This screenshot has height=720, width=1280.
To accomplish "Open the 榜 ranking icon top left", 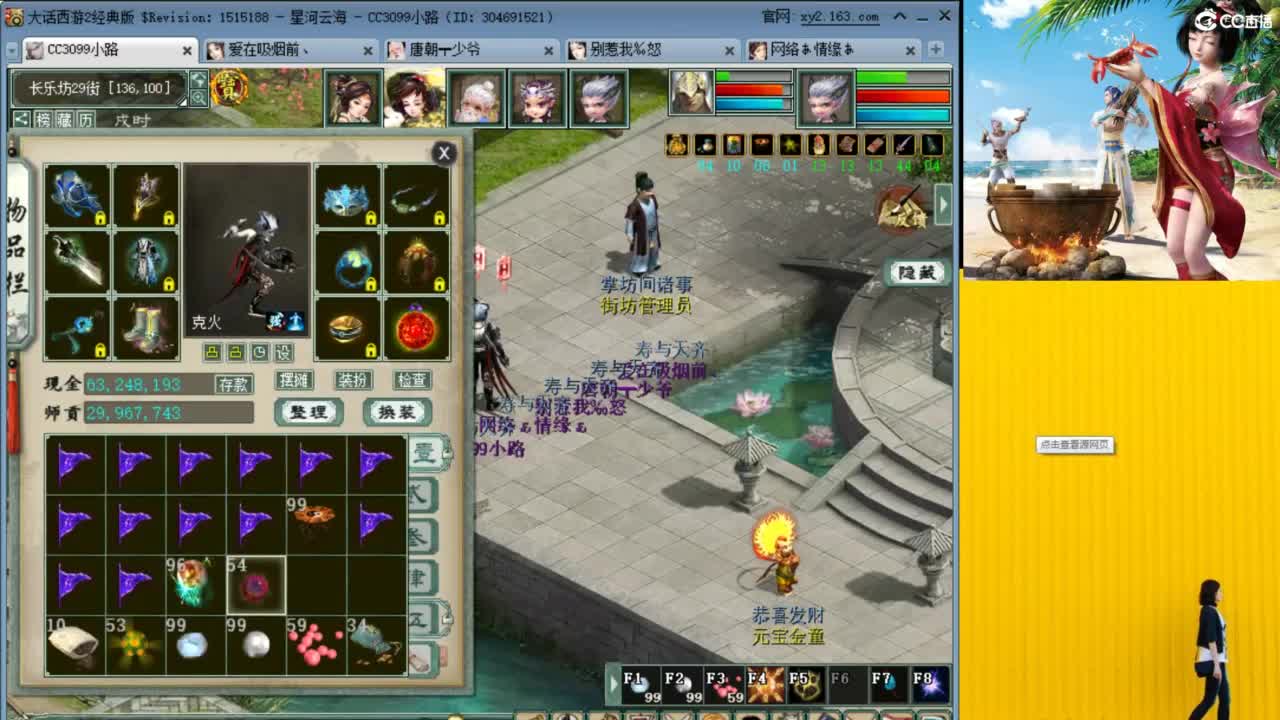I will click(x=44, y=118).
